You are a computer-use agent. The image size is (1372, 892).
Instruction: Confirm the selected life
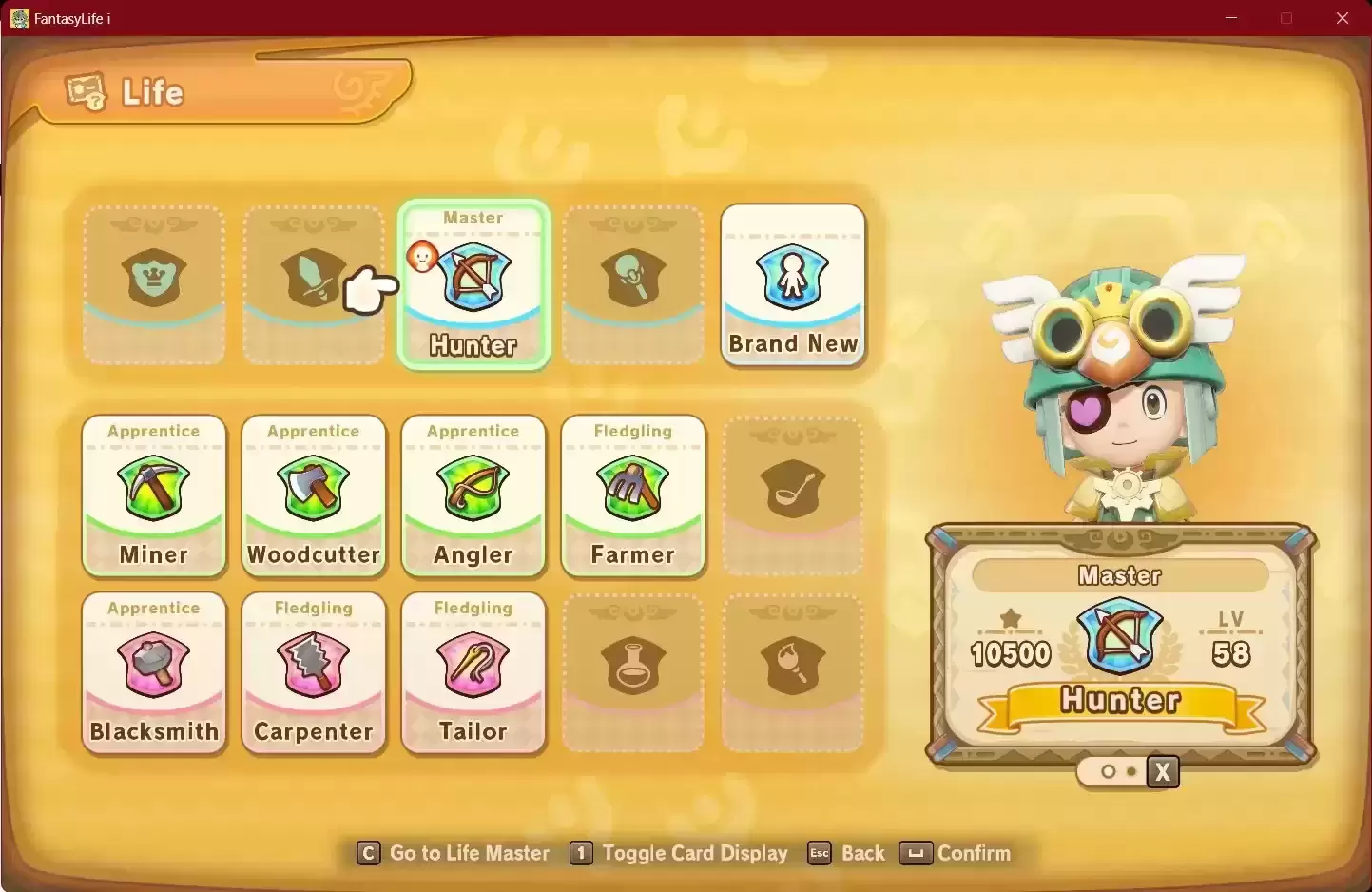(956, 853)
